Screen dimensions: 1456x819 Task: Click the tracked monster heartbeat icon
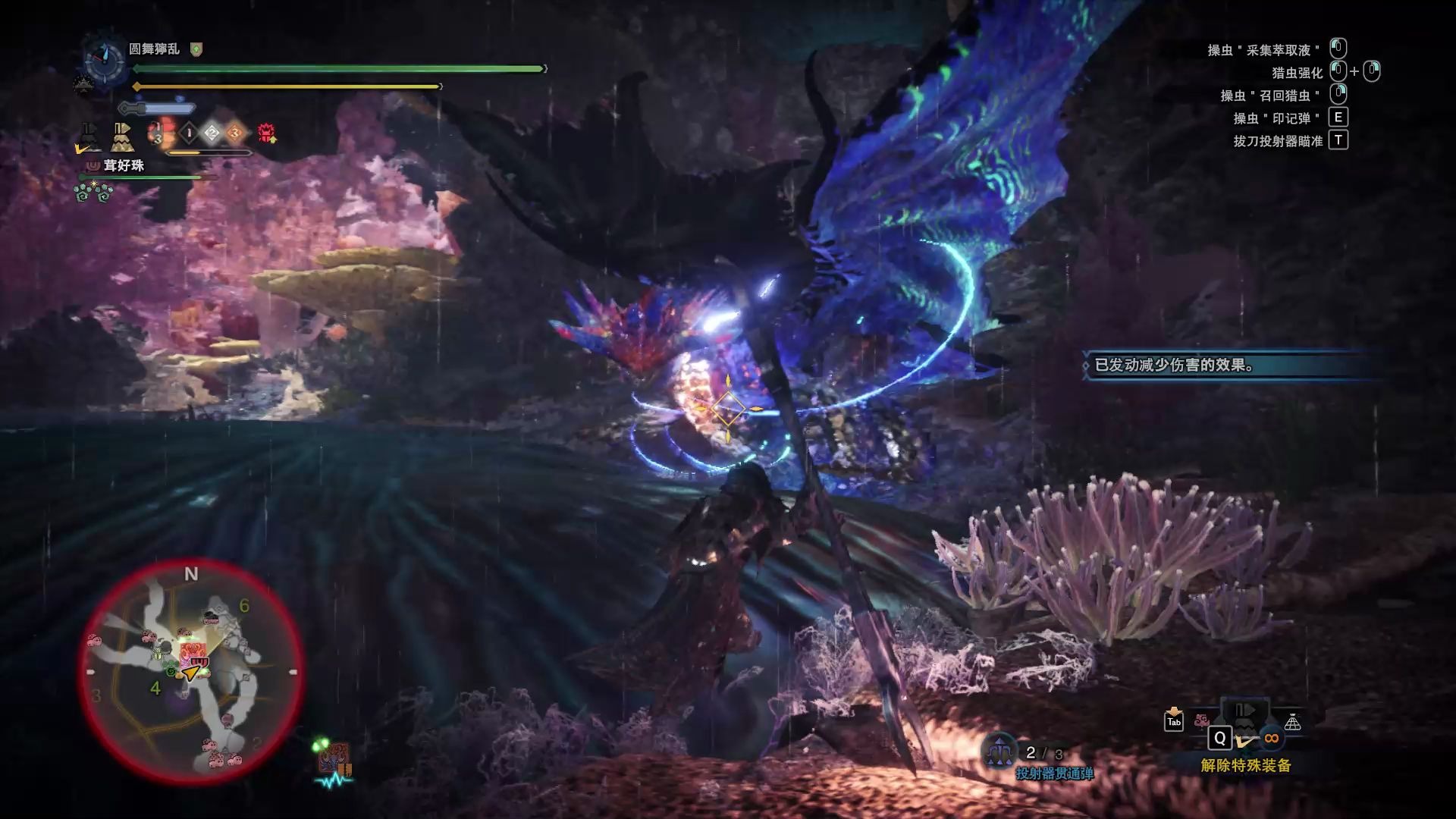pos(334,762)
